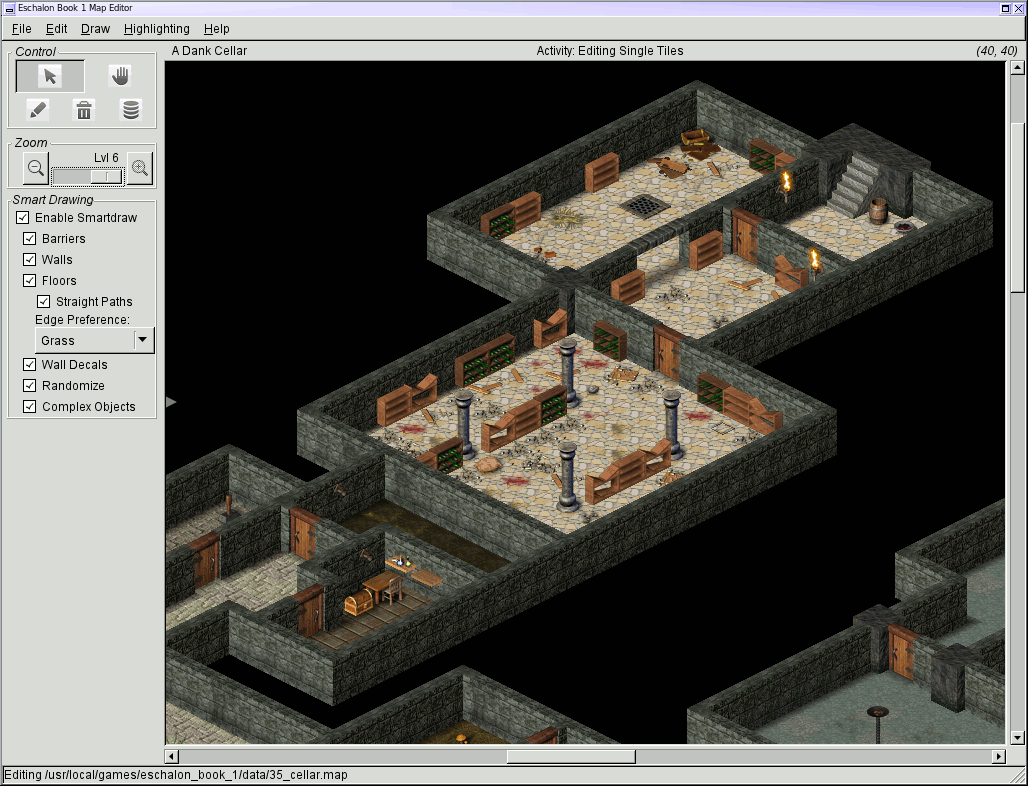
Task: Pick the stacked discs object tool
Action: tap(131, 110)
